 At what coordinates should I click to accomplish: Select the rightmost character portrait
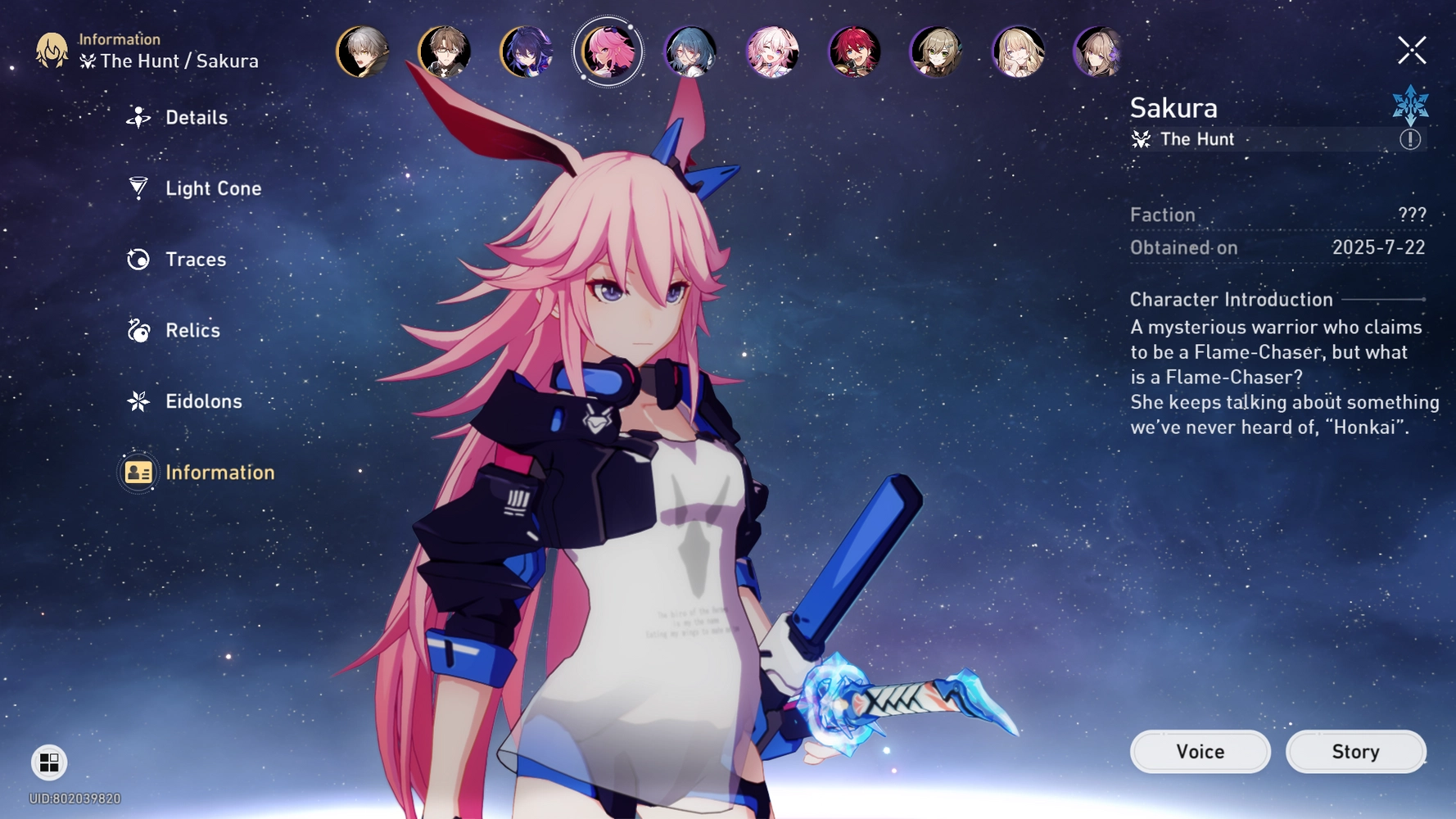tap(1100, 52)
